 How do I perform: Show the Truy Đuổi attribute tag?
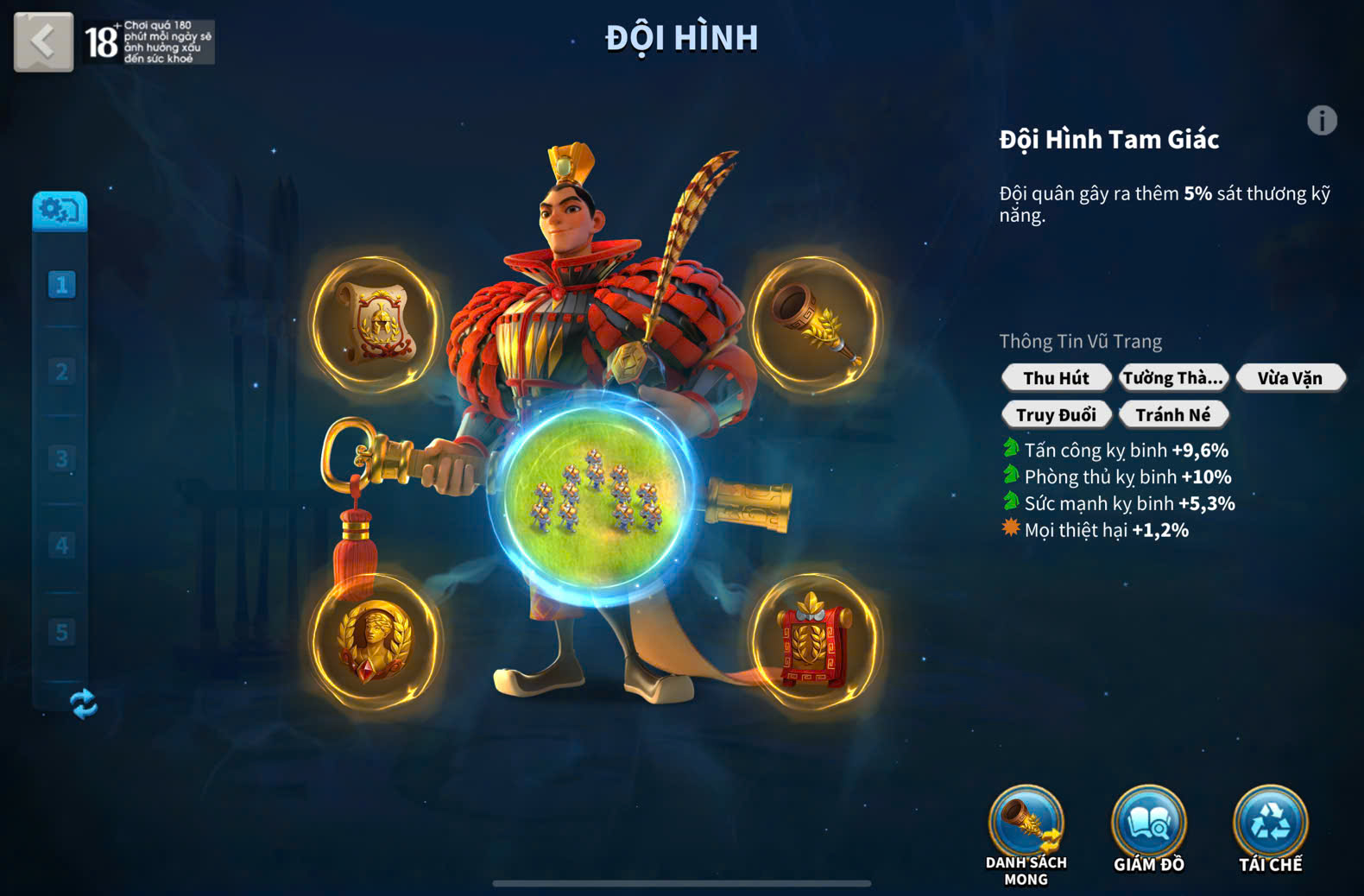pyautogui.click(x=1056, y=415)
